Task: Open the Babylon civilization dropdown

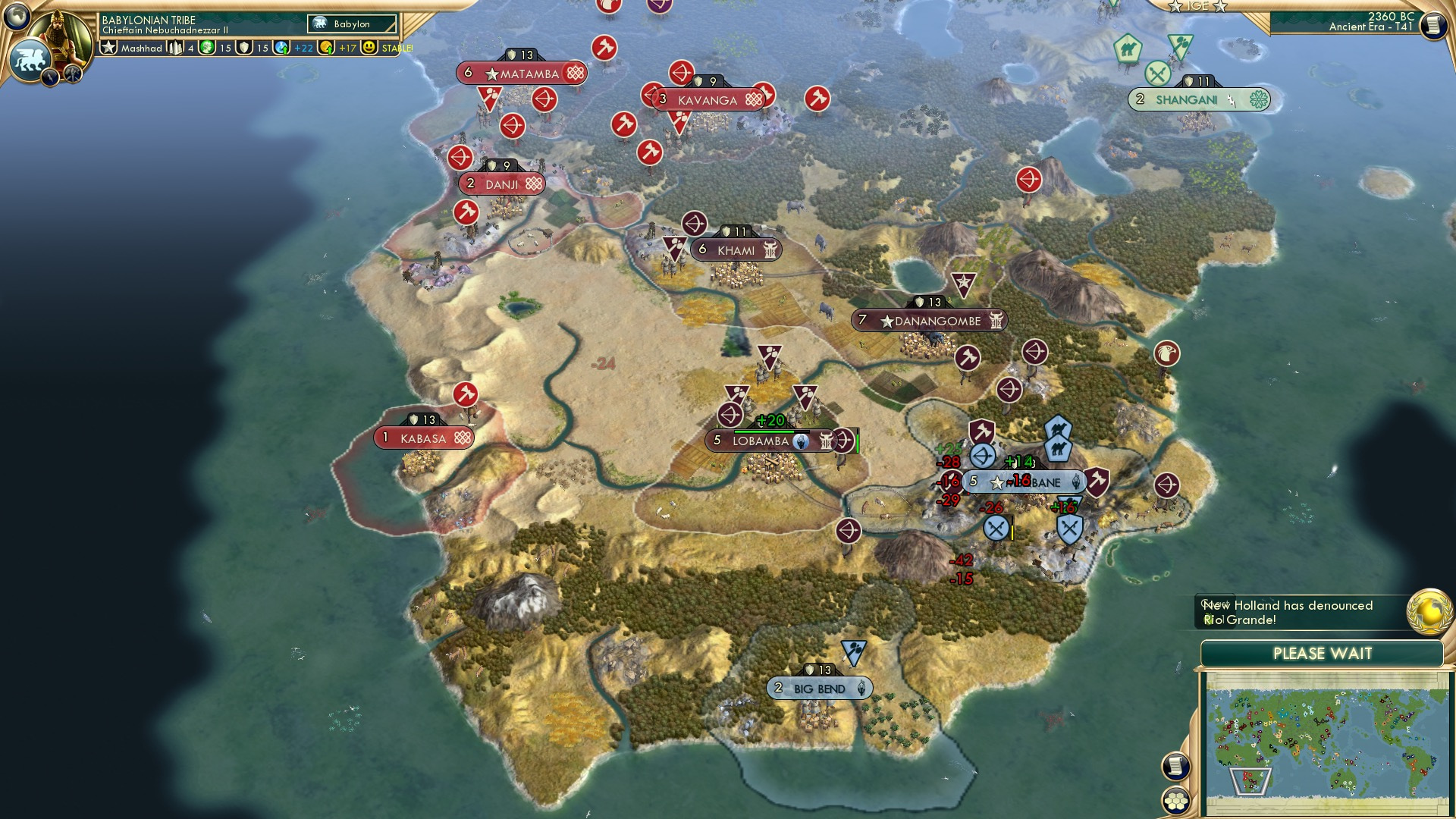Action: tap(350, 24)
